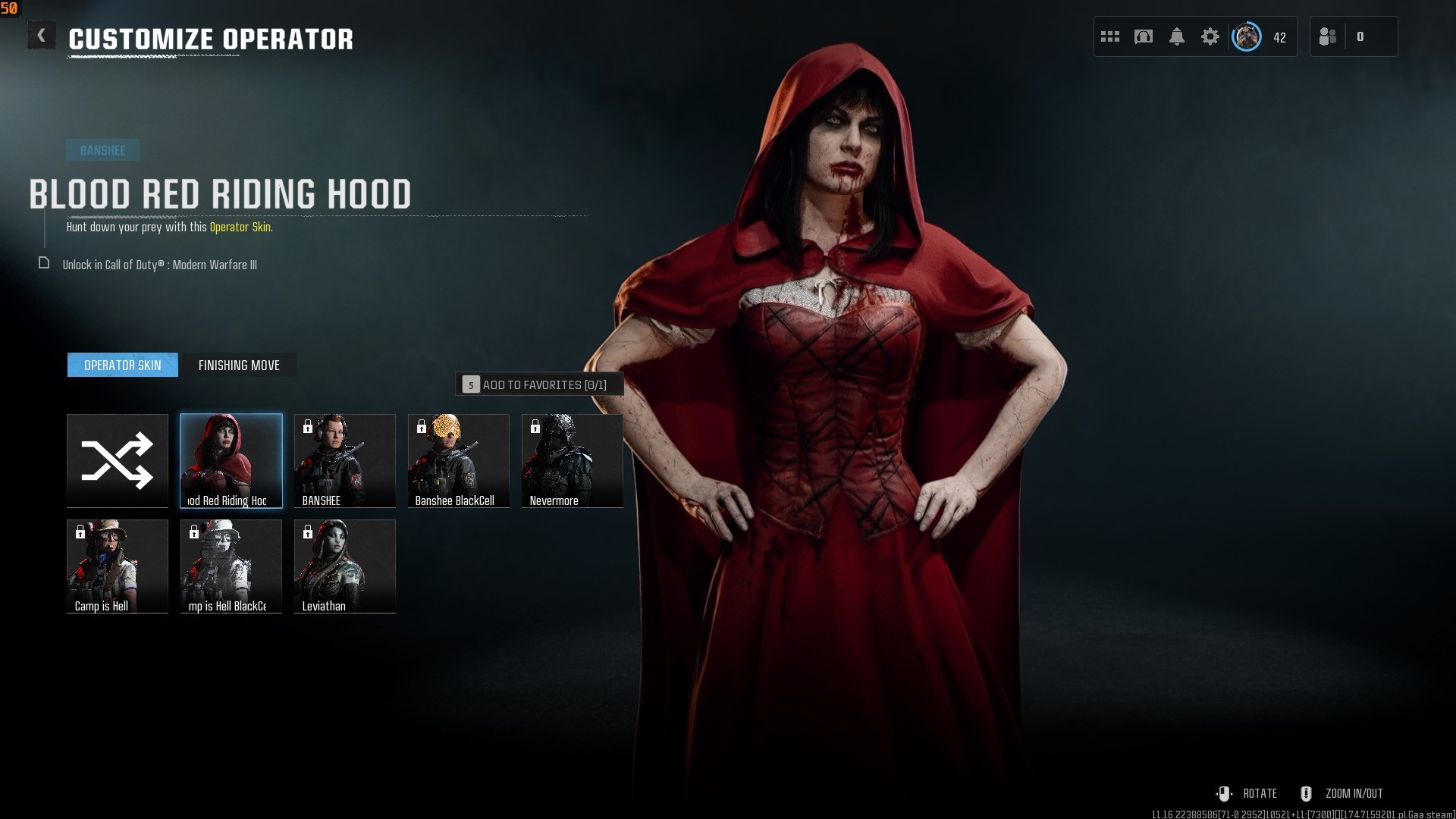The width and height of the screenshot is (1456, 819).
Task: Open settings with the gear icon
Action: [1210, 36]
